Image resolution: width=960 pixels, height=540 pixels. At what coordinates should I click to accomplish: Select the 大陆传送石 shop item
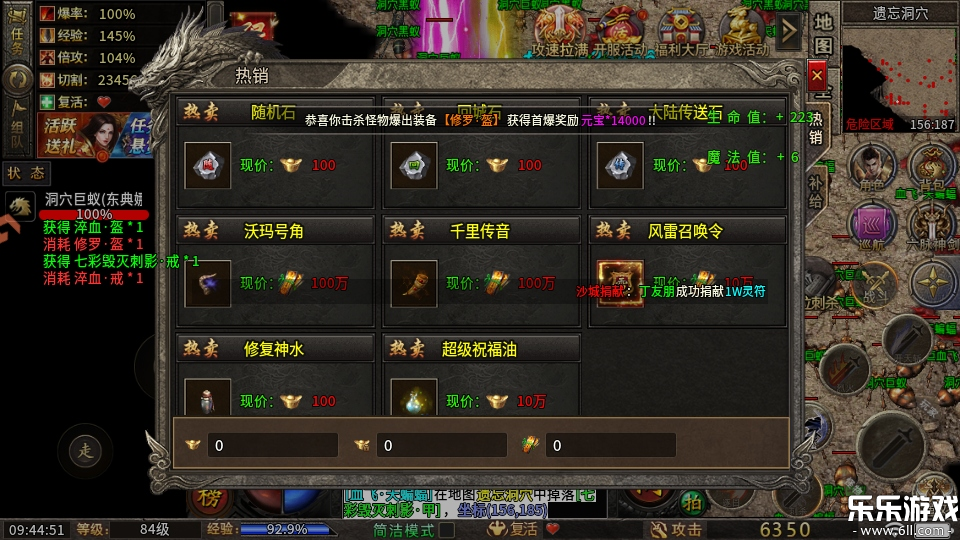click(x=620, y=165)
